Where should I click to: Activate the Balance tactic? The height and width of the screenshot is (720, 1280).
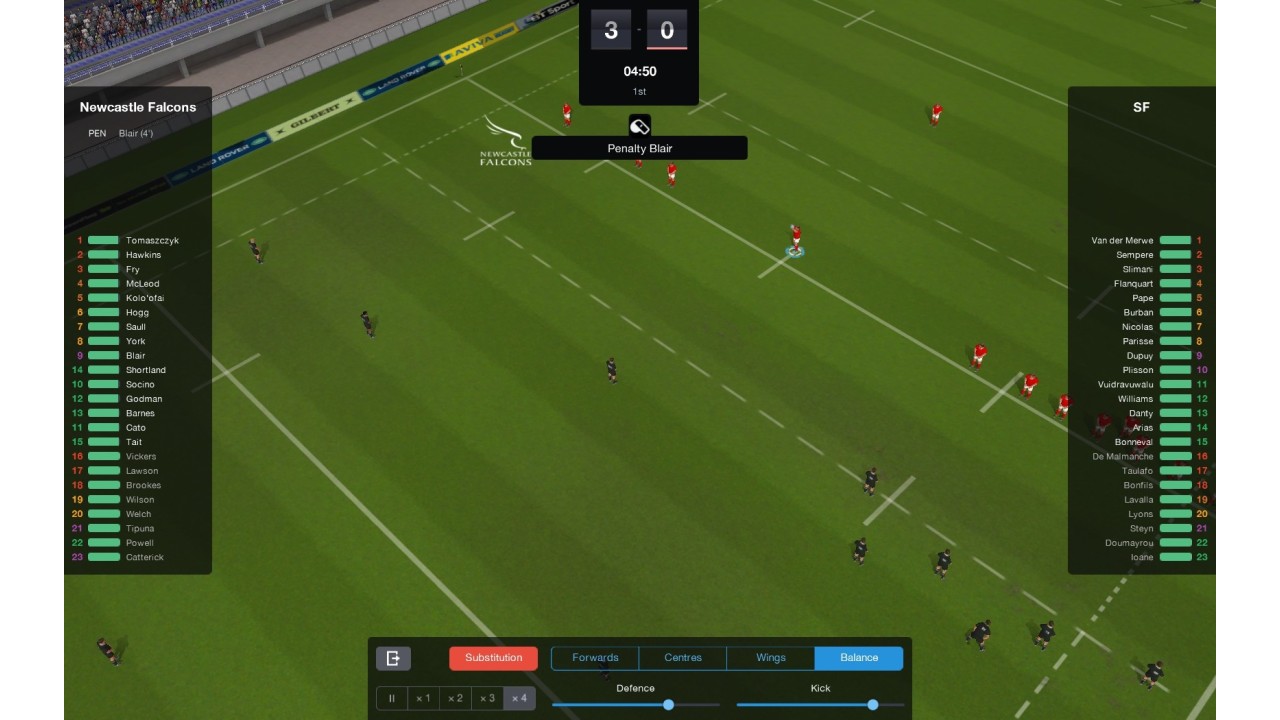859,658
